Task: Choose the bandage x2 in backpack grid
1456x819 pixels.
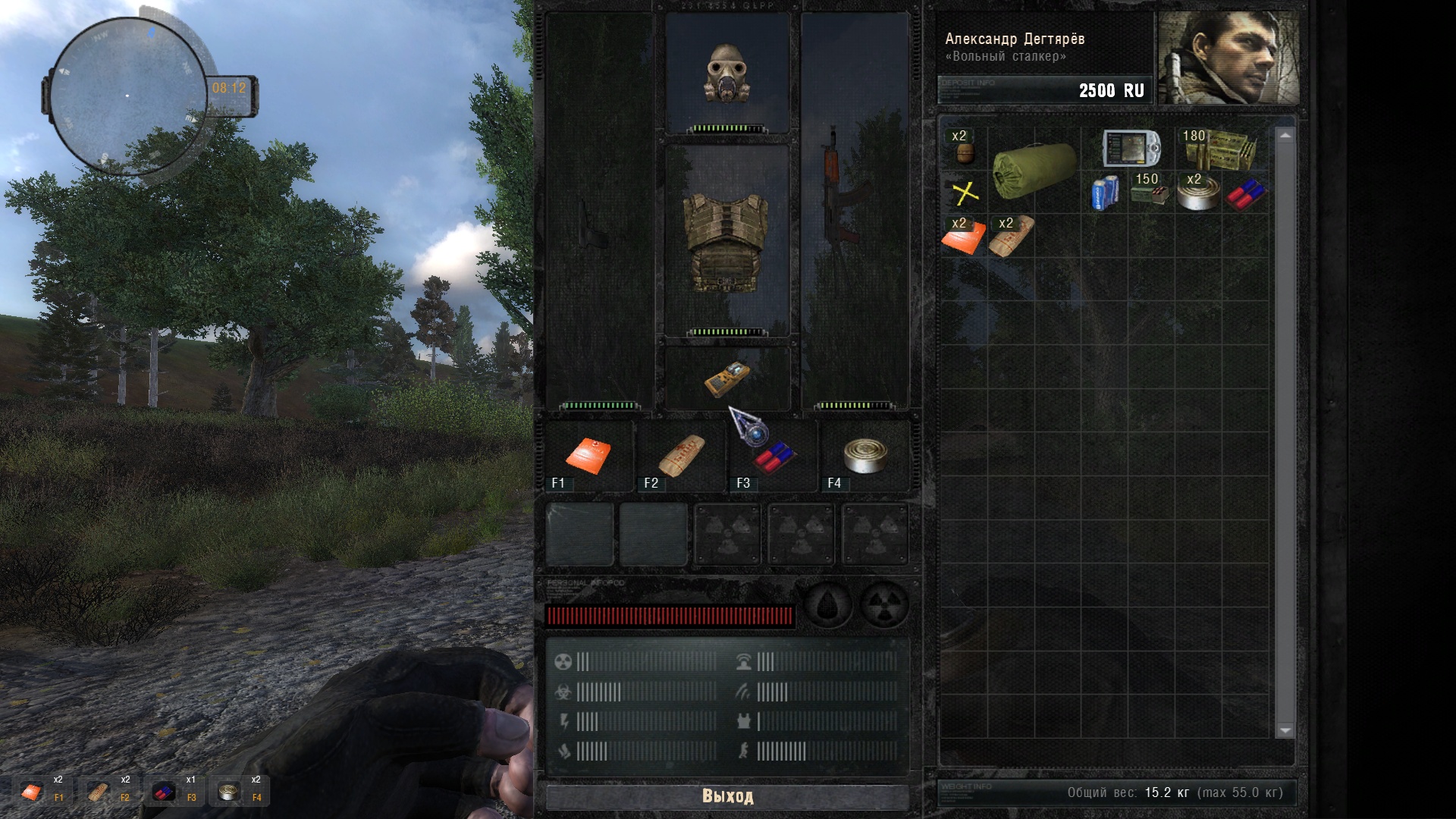Action: [1011, 237]
